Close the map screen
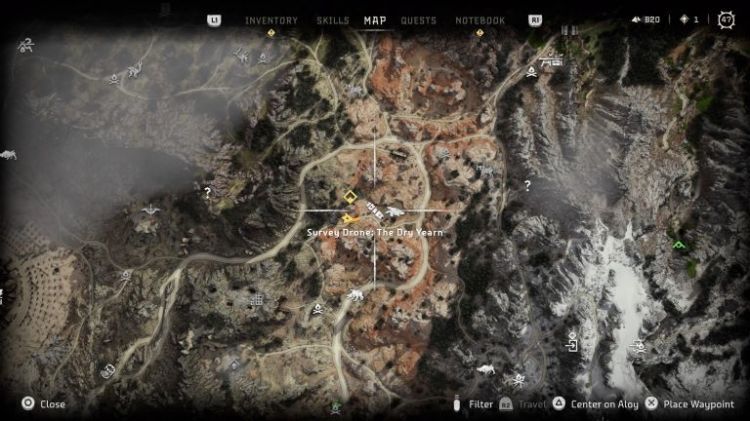Viewport: 750px width, 421px height. point(43,404)
